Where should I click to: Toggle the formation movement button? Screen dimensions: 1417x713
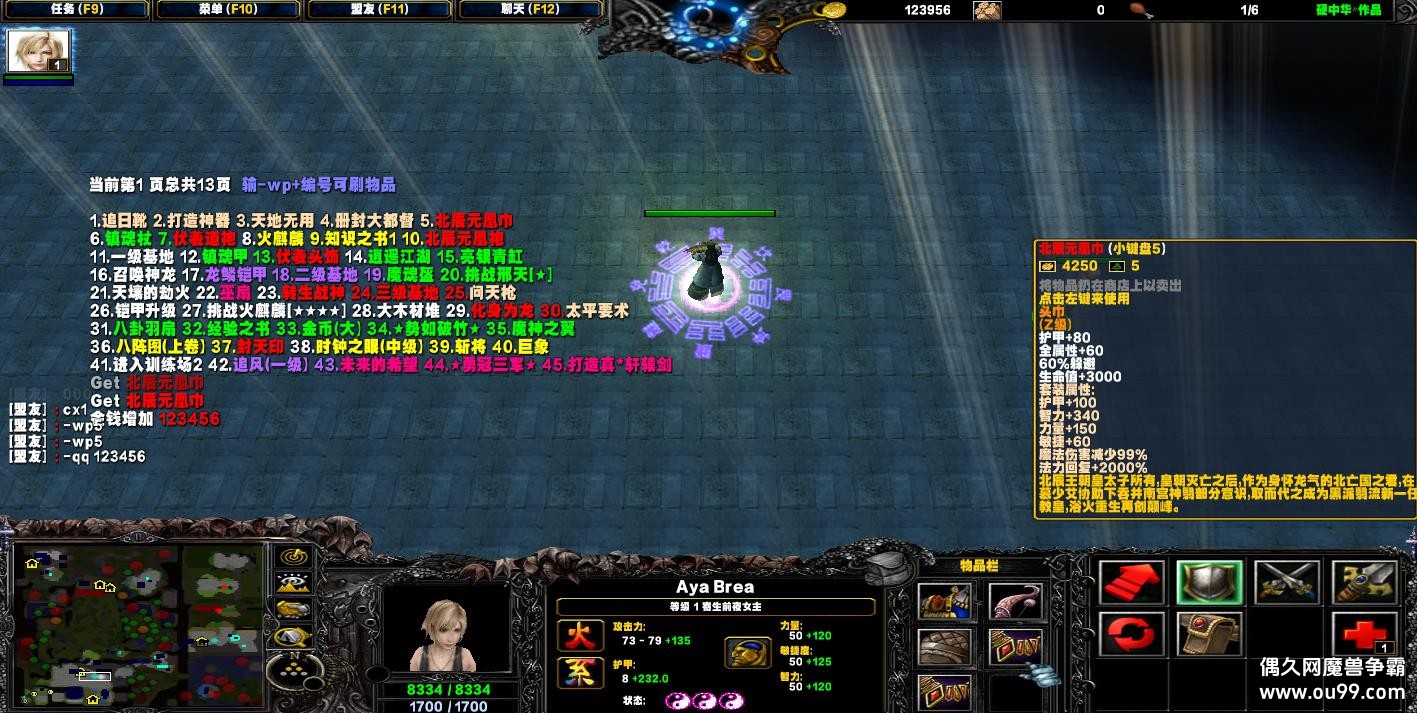click(292, 636)
